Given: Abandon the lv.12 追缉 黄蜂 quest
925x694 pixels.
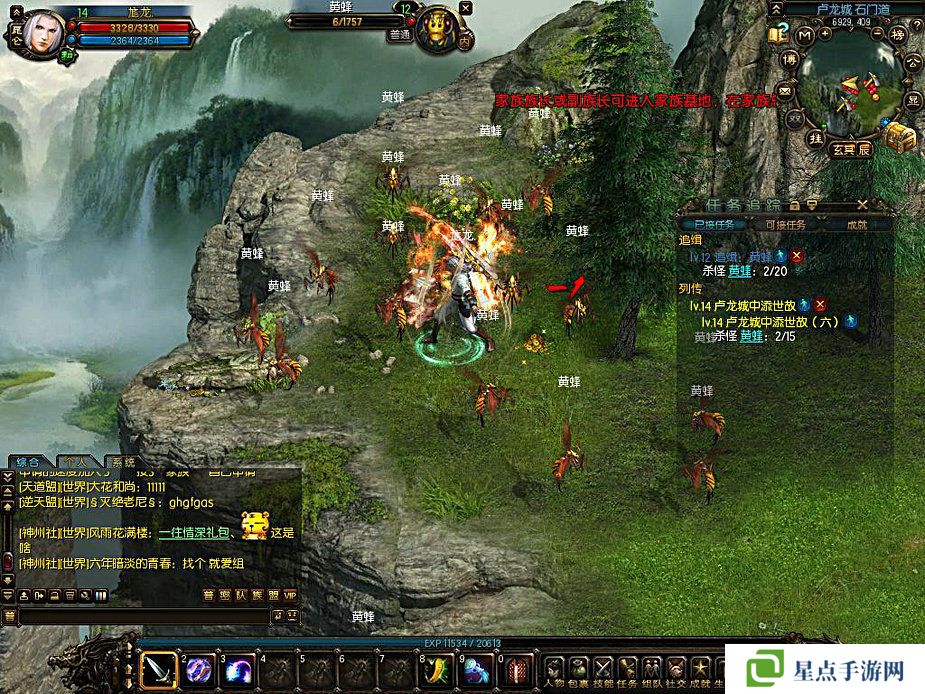Looking at the screenshot, I should (797, 257).
